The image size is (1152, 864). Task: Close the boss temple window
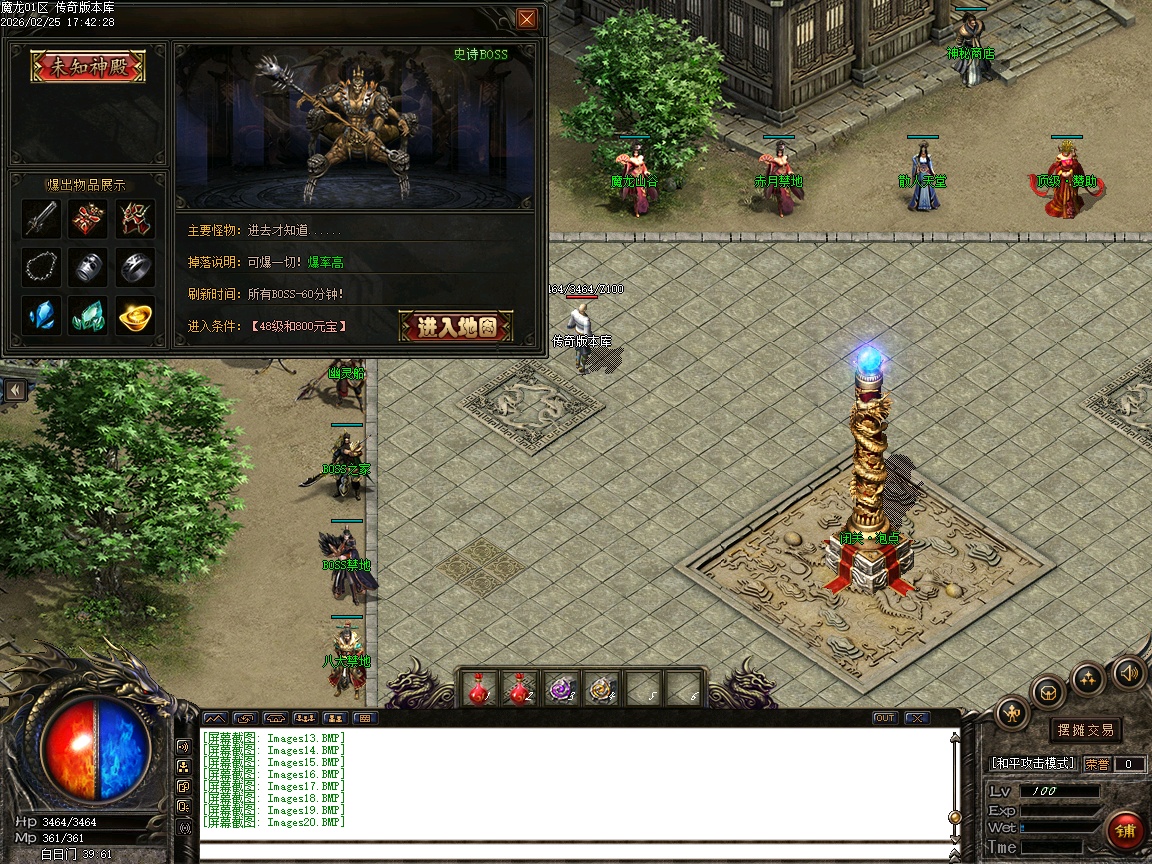point(527,19)
